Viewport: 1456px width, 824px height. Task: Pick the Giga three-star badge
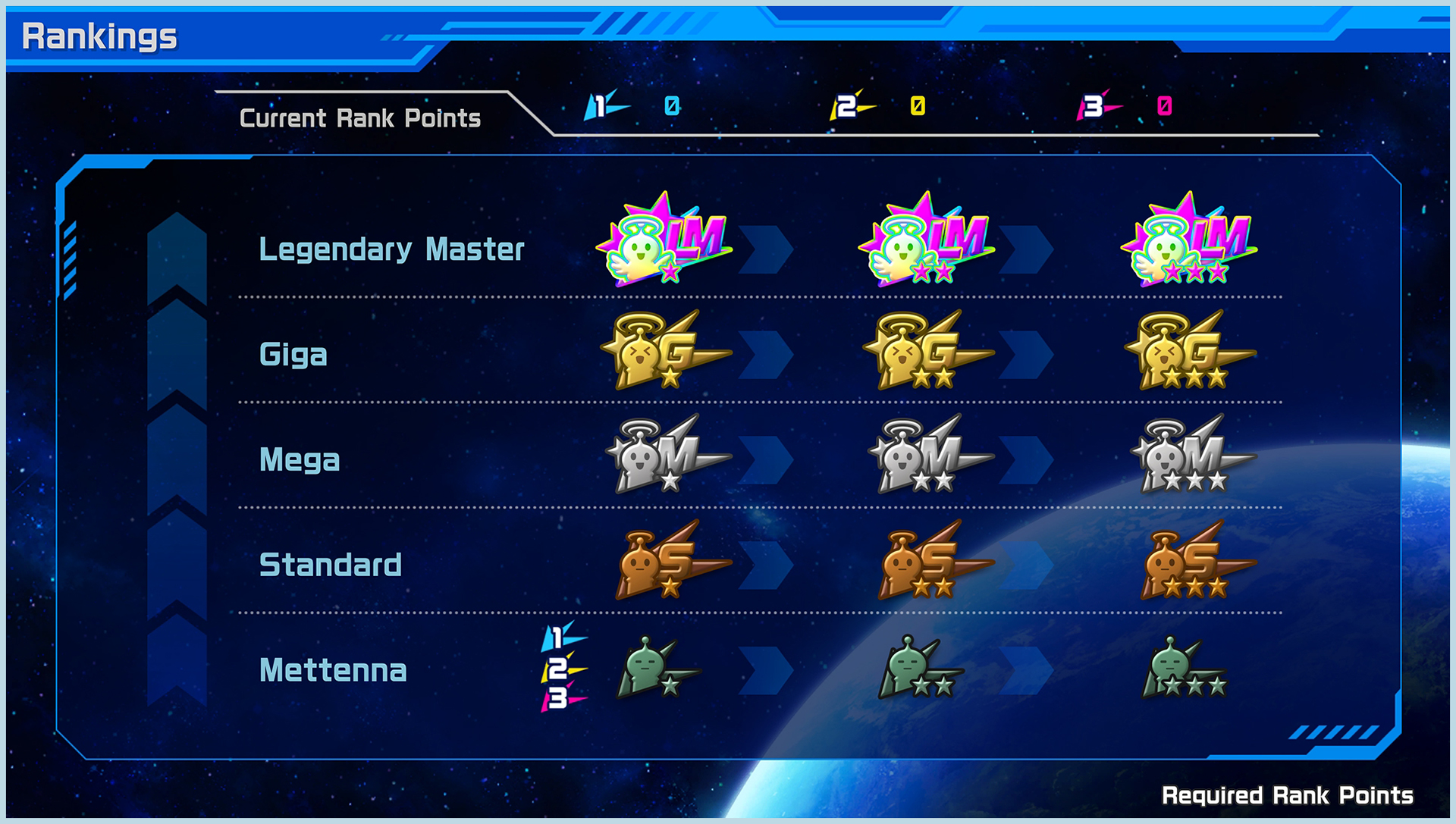(1188, 351)
